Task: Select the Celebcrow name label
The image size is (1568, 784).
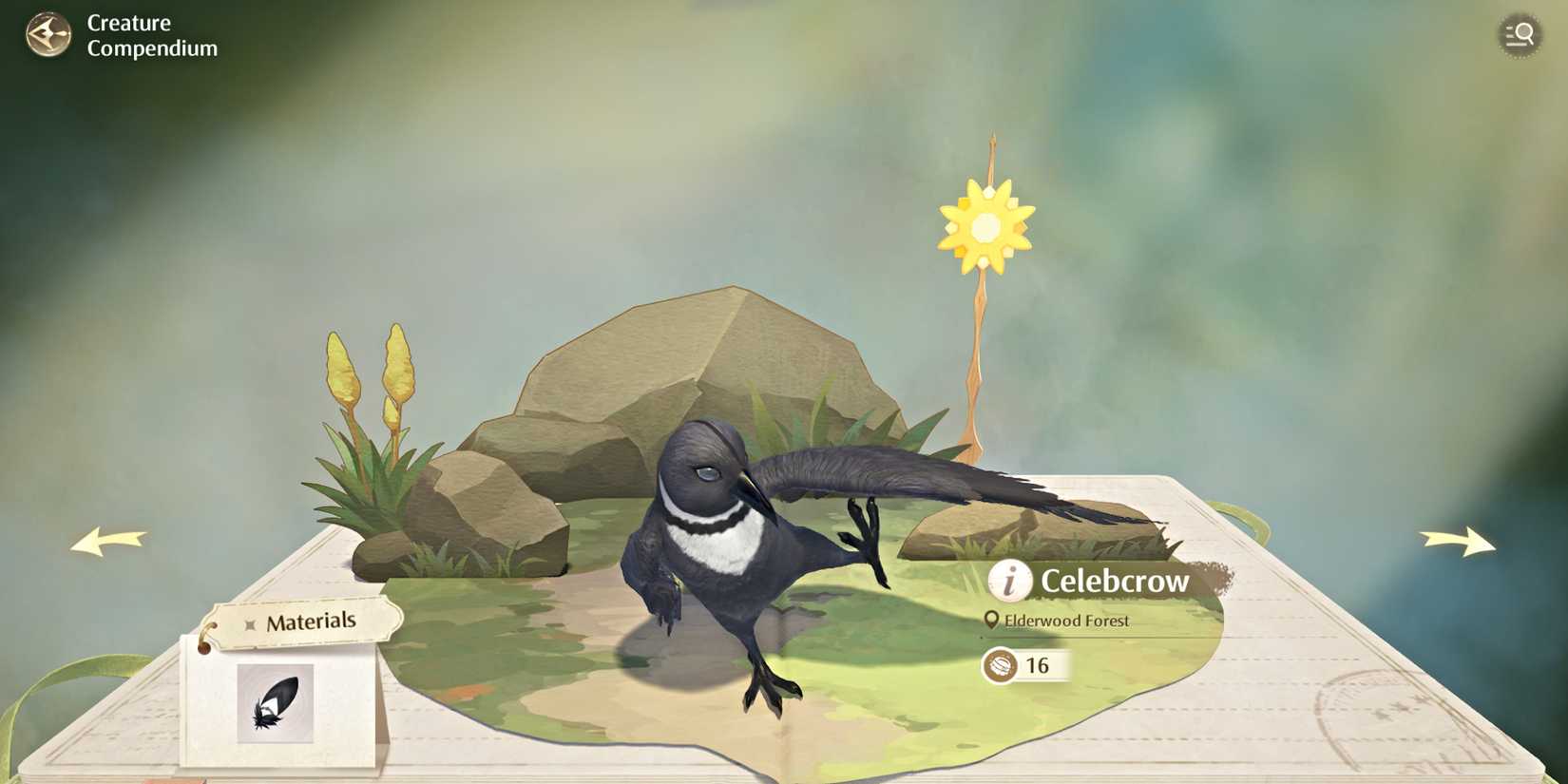Action: (1115, 581)
